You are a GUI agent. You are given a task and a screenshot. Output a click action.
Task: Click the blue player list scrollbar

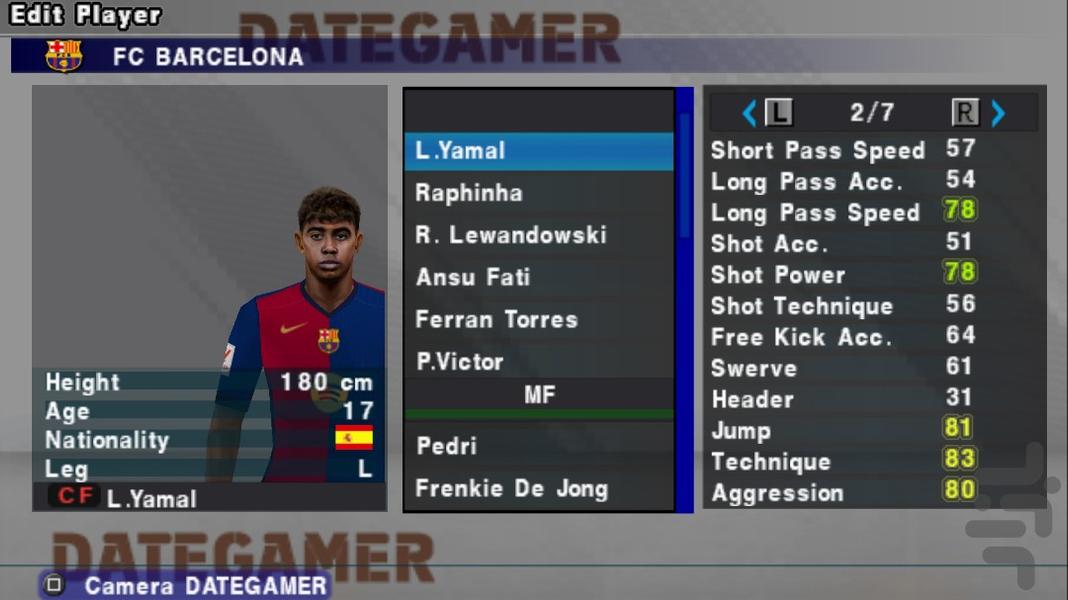(x=685, y=300)
